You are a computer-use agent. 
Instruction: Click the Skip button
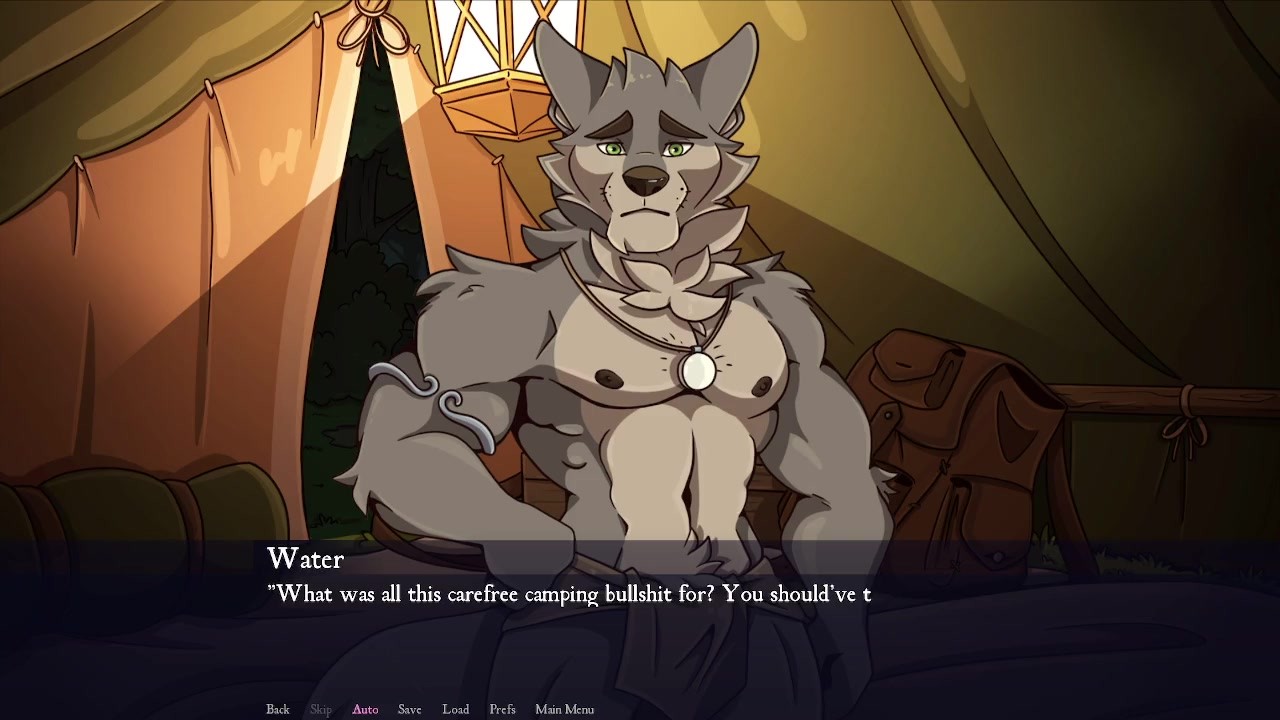321,709
